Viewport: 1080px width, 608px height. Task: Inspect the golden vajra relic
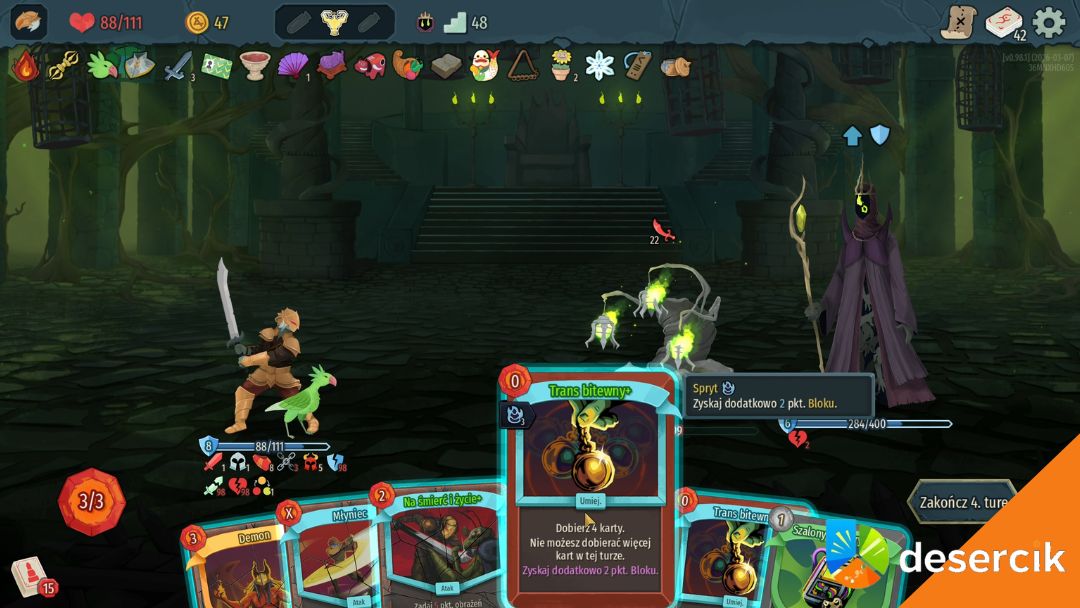63,66
